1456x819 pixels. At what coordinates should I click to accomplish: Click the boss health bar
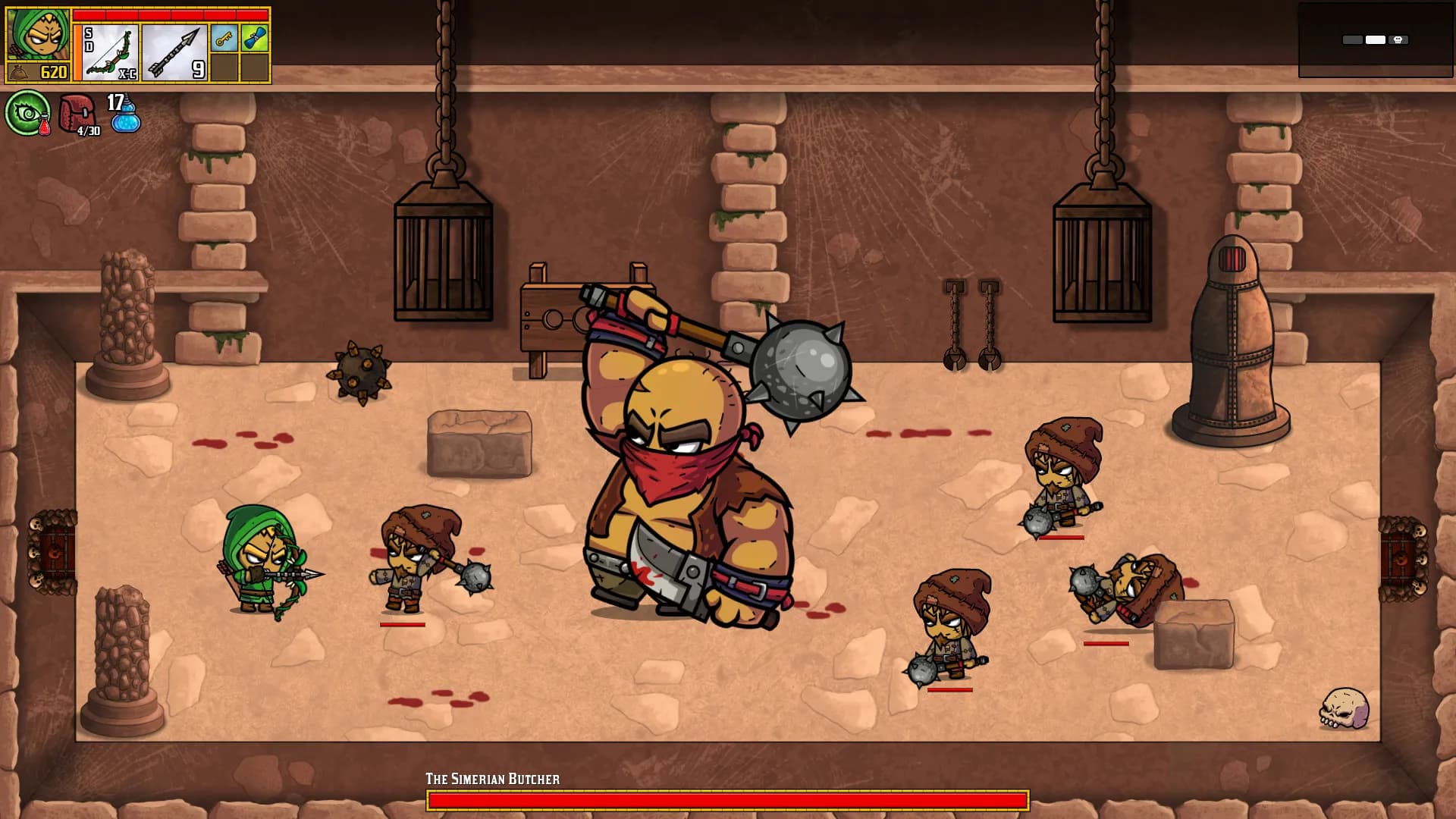tap(728, 800)
